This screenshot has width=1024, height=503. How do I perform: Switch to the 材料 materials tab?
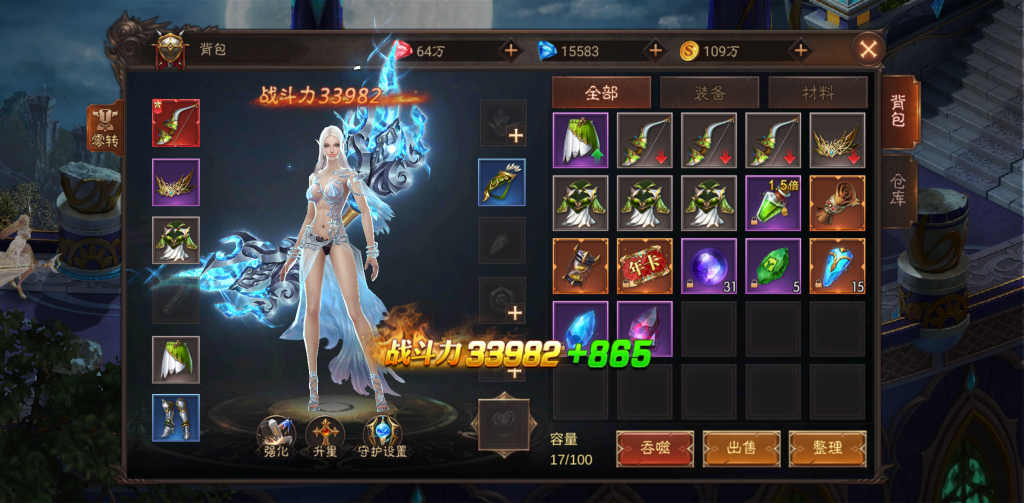[x=817, y=93]
